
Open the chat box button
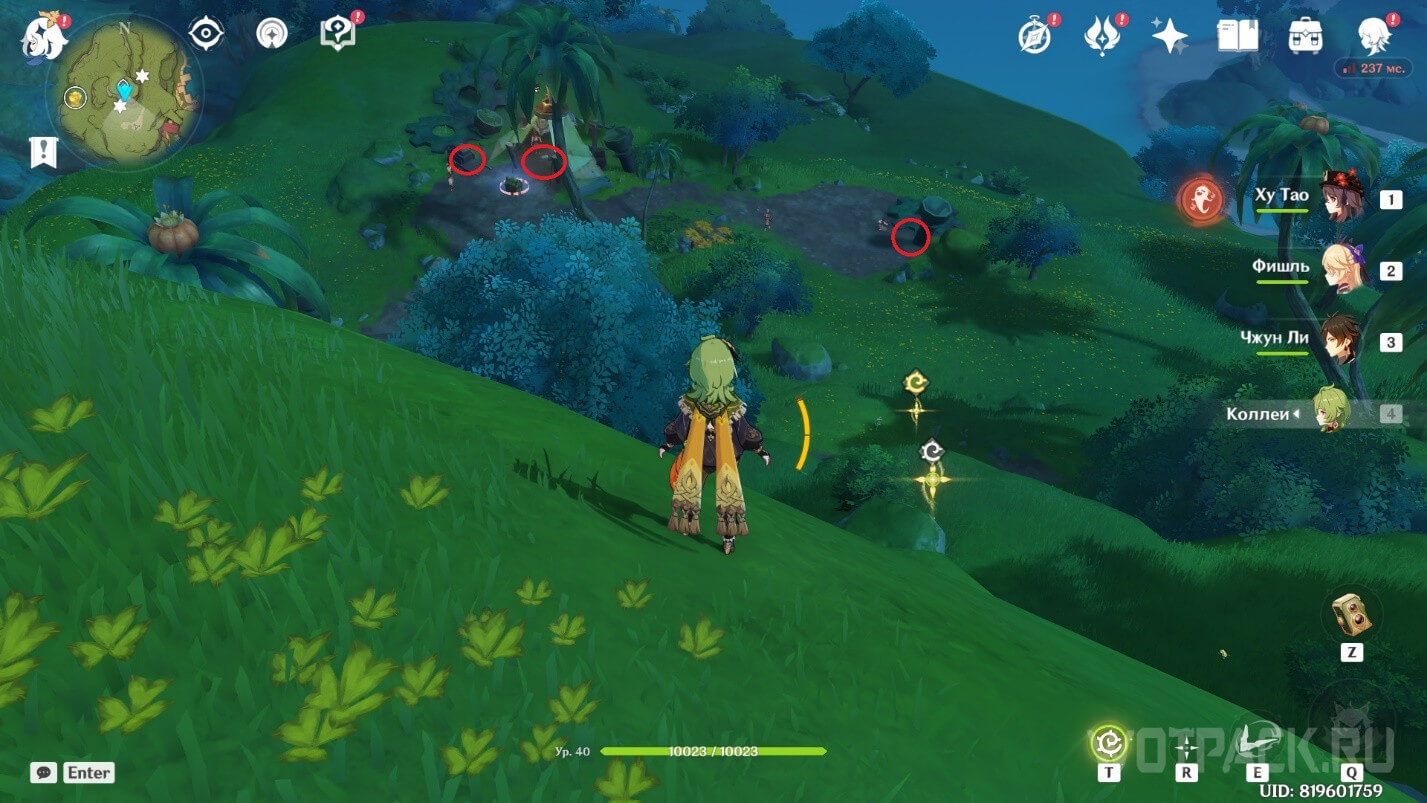43,772
